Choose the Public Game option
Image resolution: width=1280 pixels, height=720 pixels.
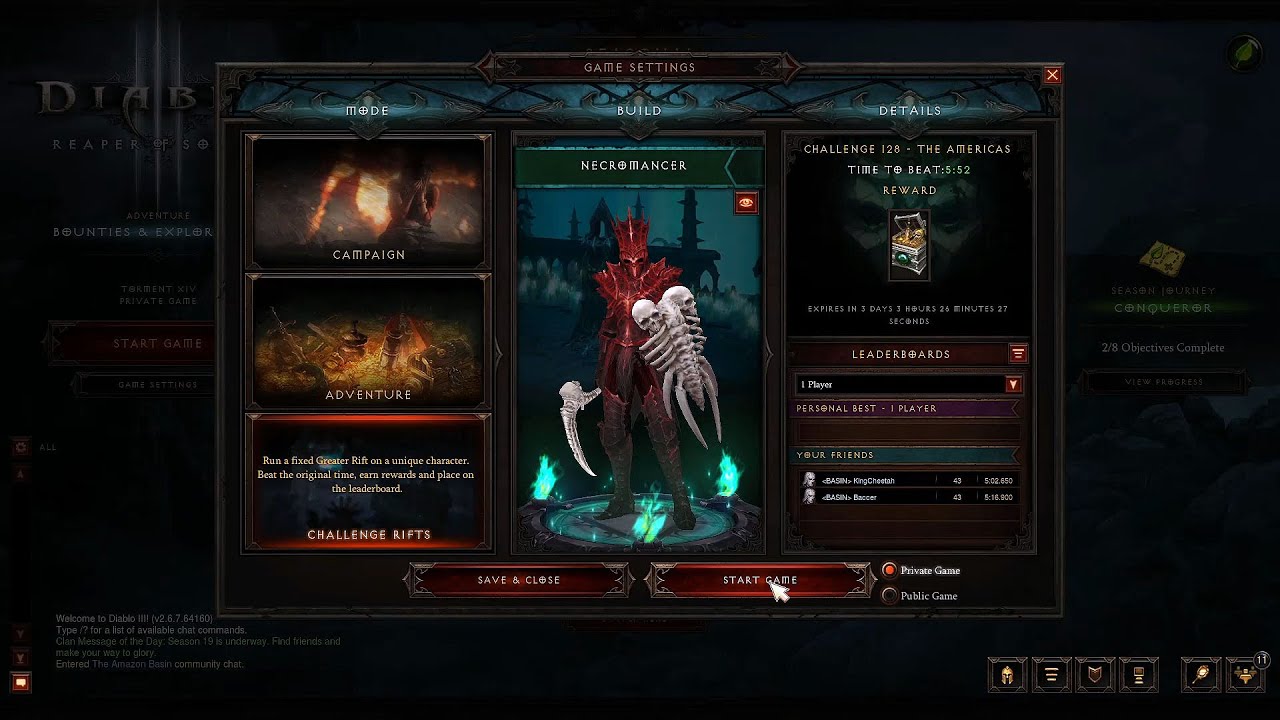pyautogui.click(x=890, y=596)
